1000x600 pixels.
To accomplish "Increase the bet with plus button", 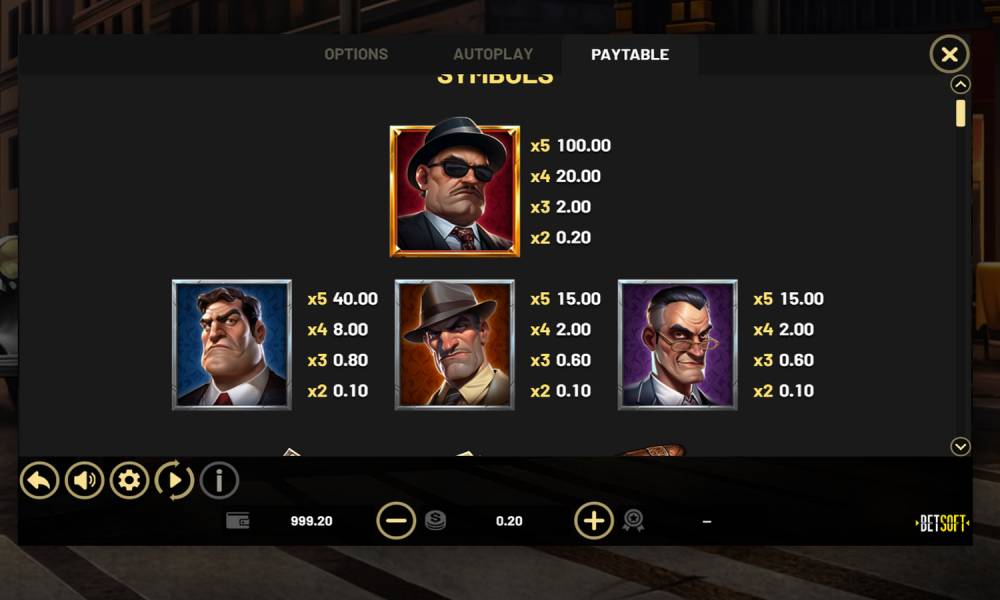I will tap(593, 521).
